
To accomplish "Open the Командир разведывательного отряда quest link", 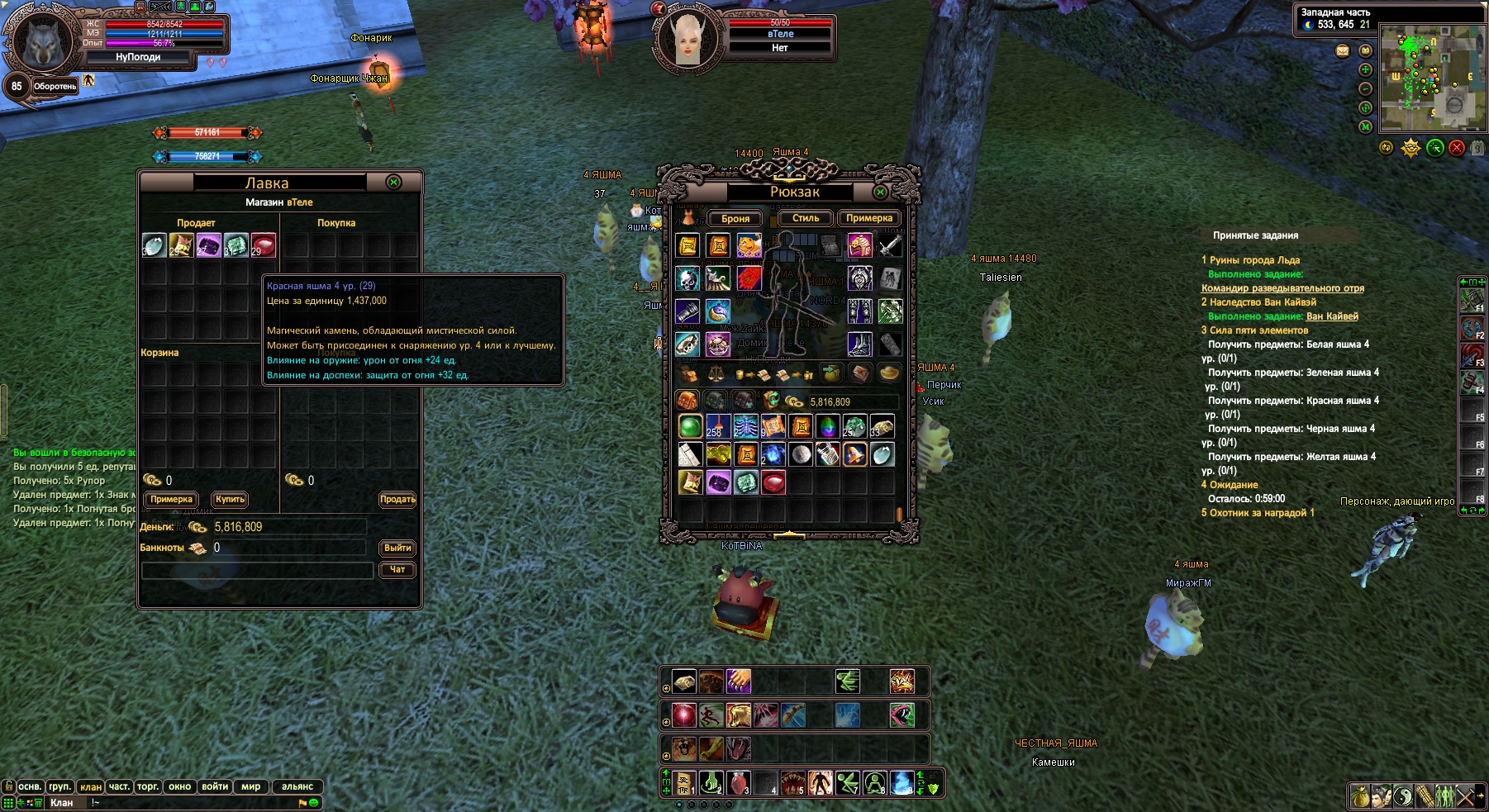I will [x=1282, y=288].
